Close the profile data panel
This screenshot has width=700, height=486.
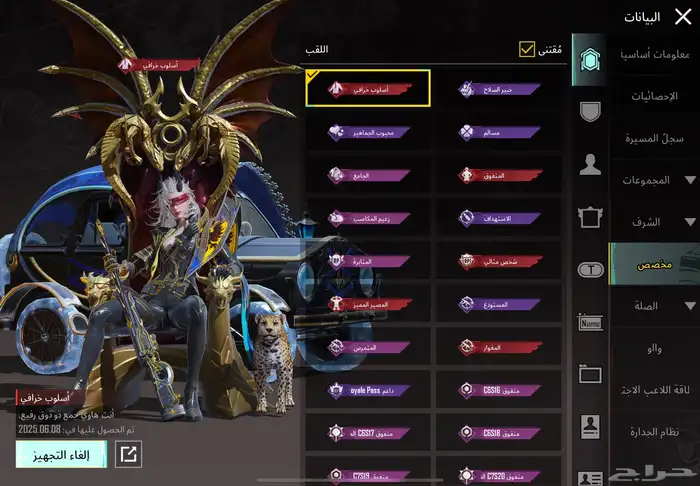click(684, 16)
